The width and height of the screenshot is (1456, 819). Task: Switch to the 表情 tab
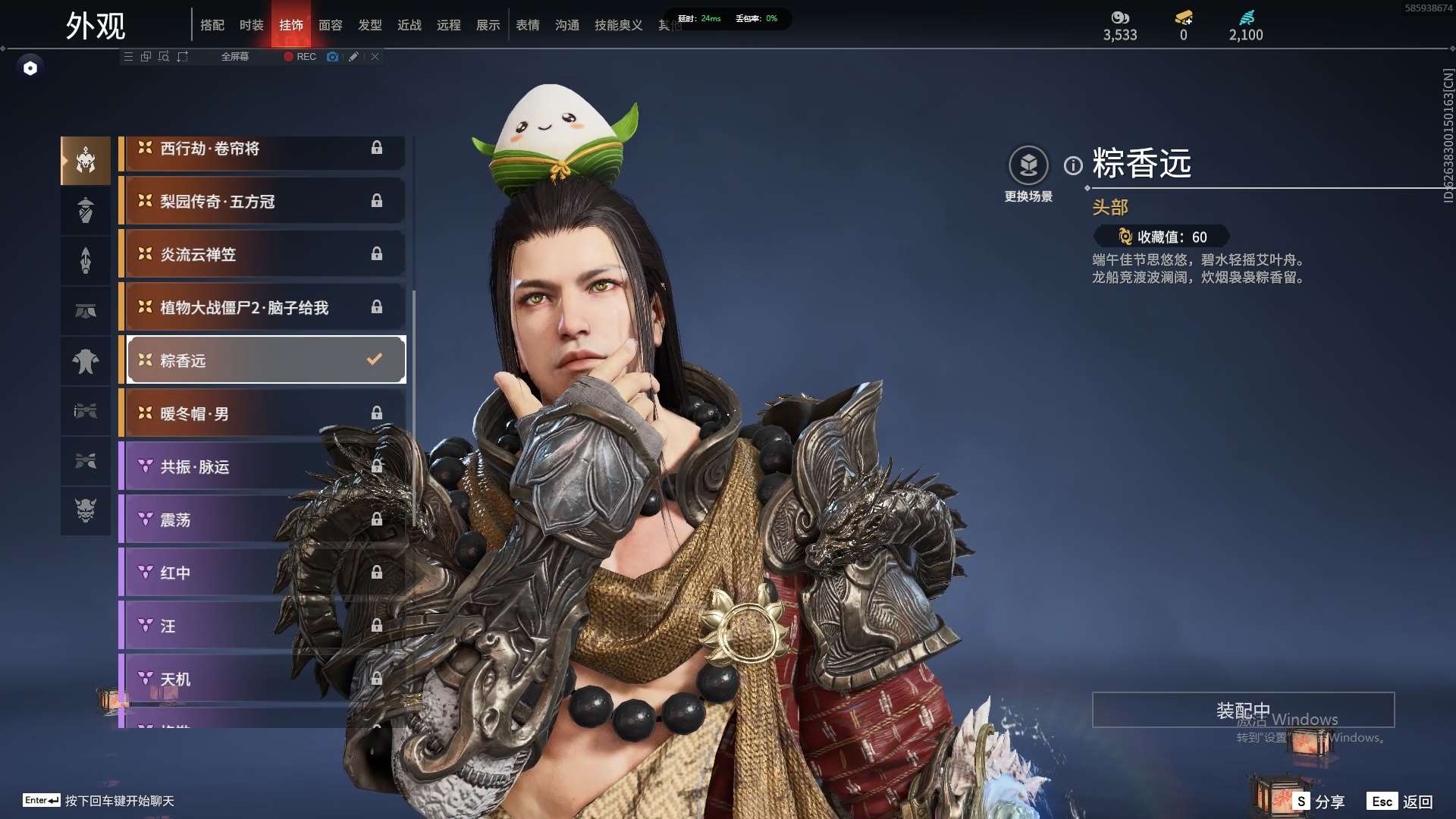527,25
